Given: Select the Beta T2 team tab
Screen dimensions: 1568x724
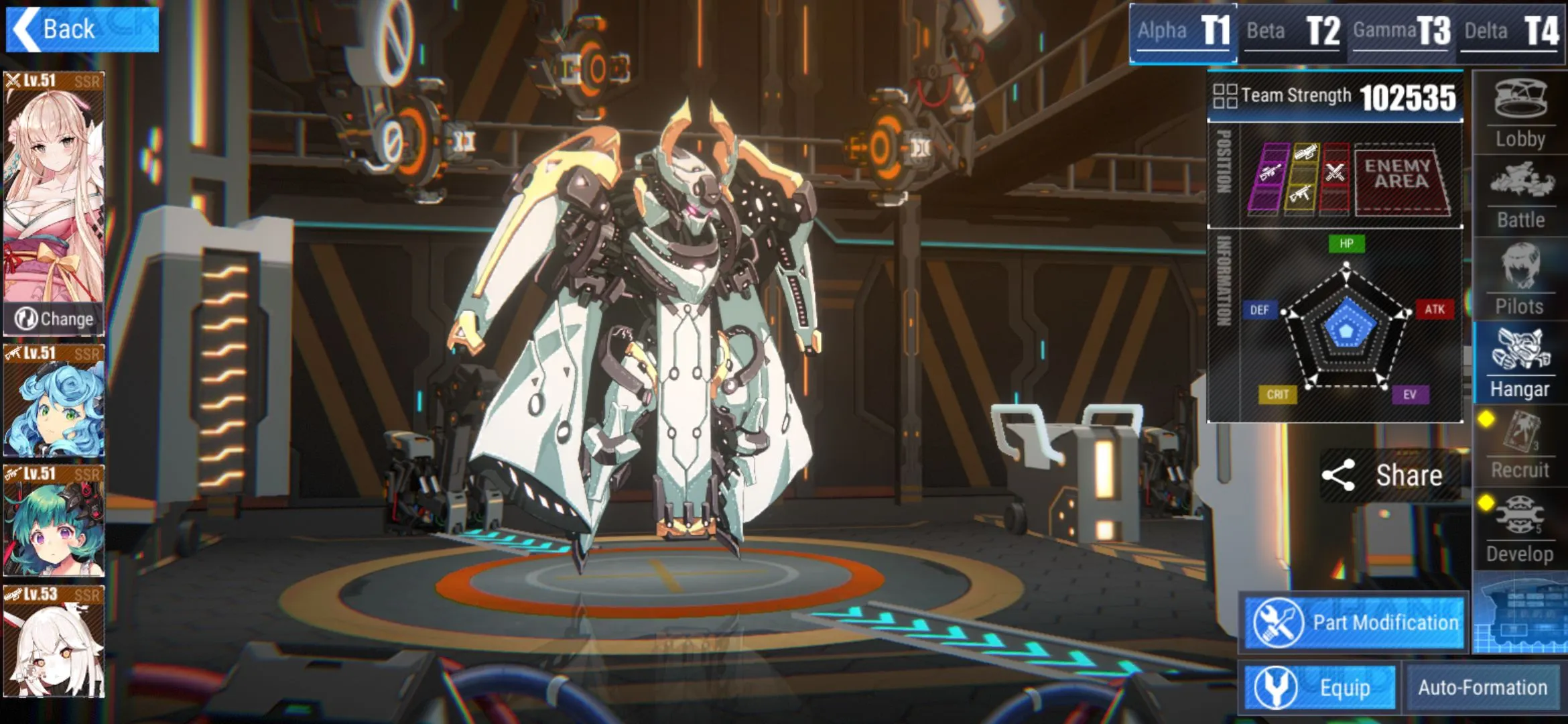Looking at the screenshot, I should click(x=1292, y=32).
